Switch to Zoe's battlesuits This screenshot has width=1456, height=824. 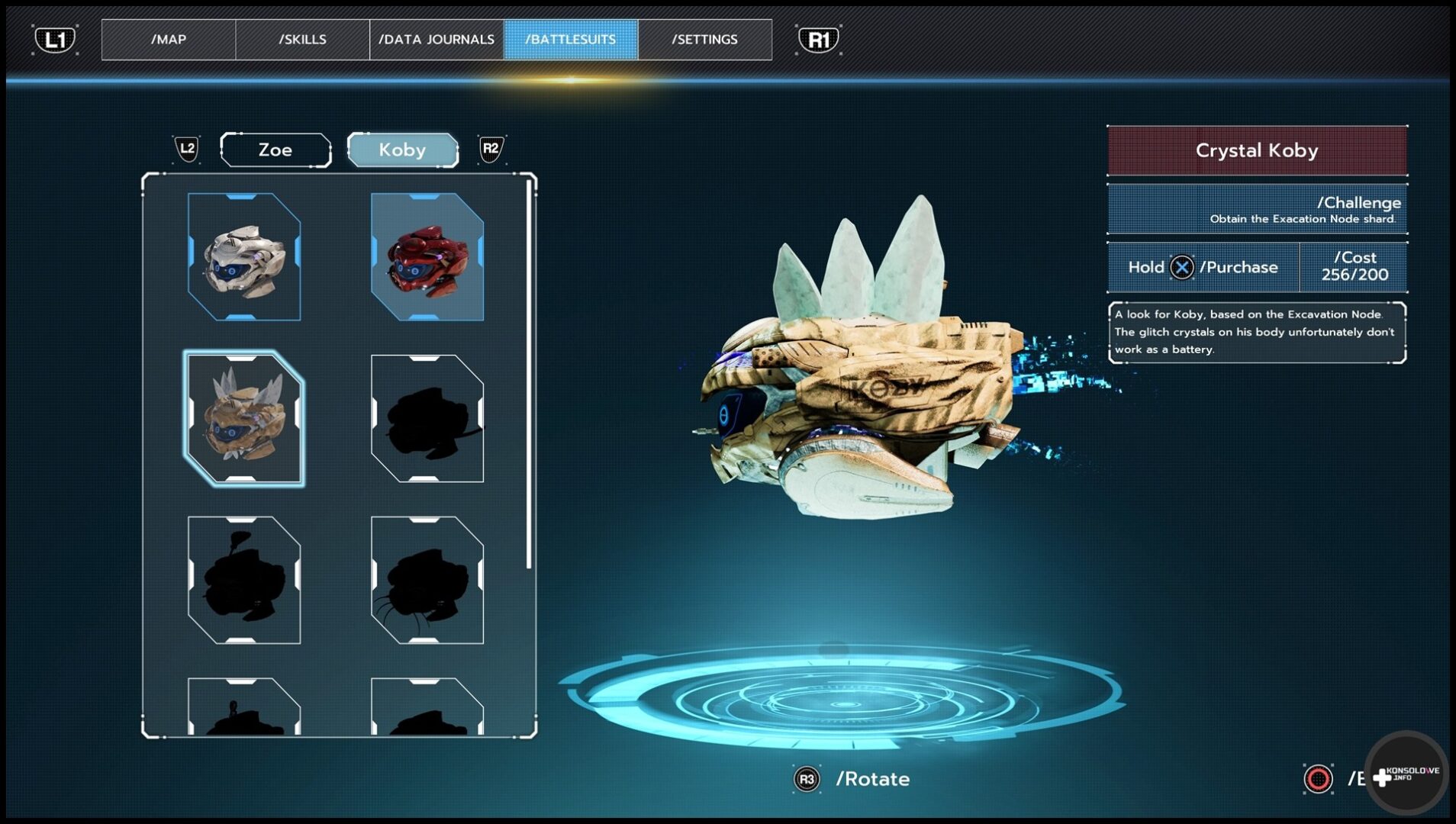[275, 150]
